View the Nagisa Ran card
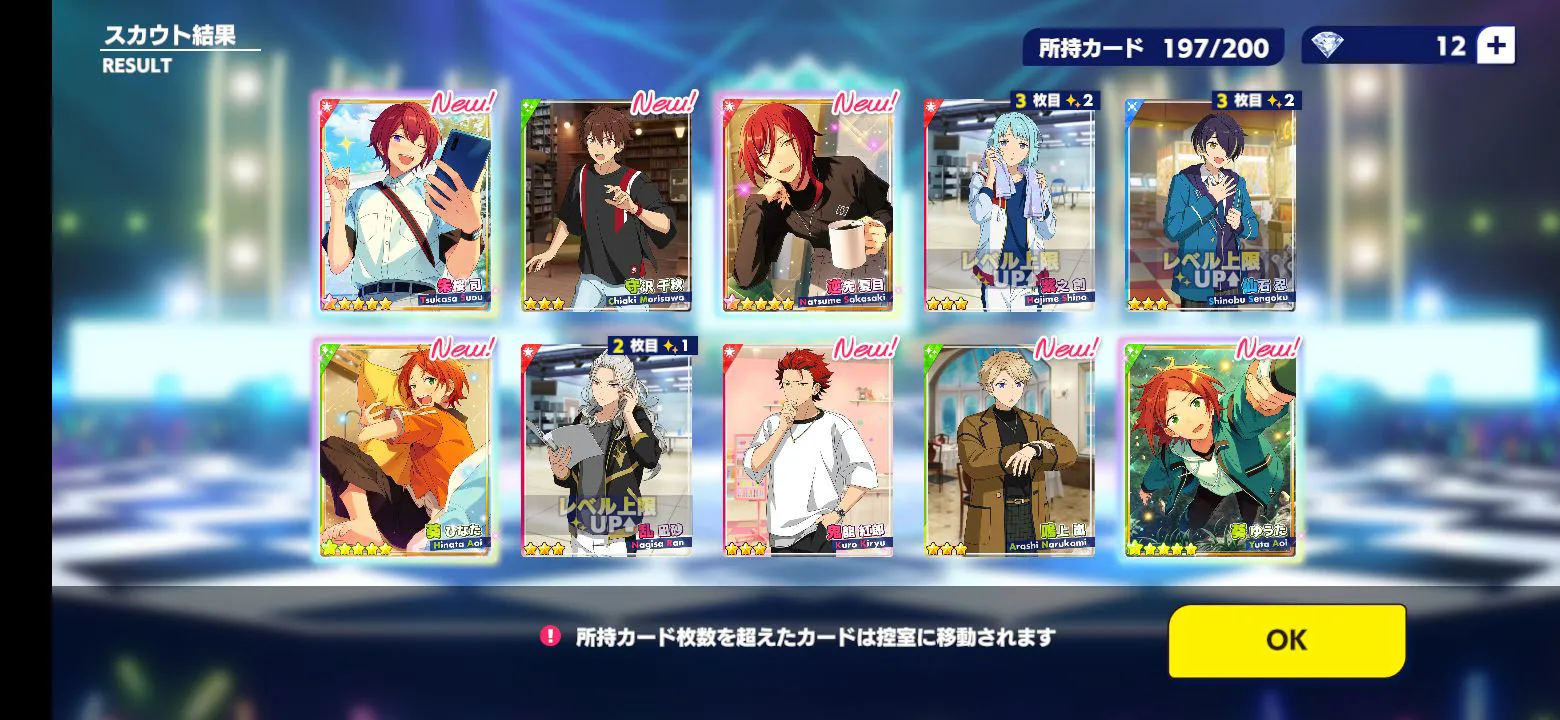 (607, 450)
